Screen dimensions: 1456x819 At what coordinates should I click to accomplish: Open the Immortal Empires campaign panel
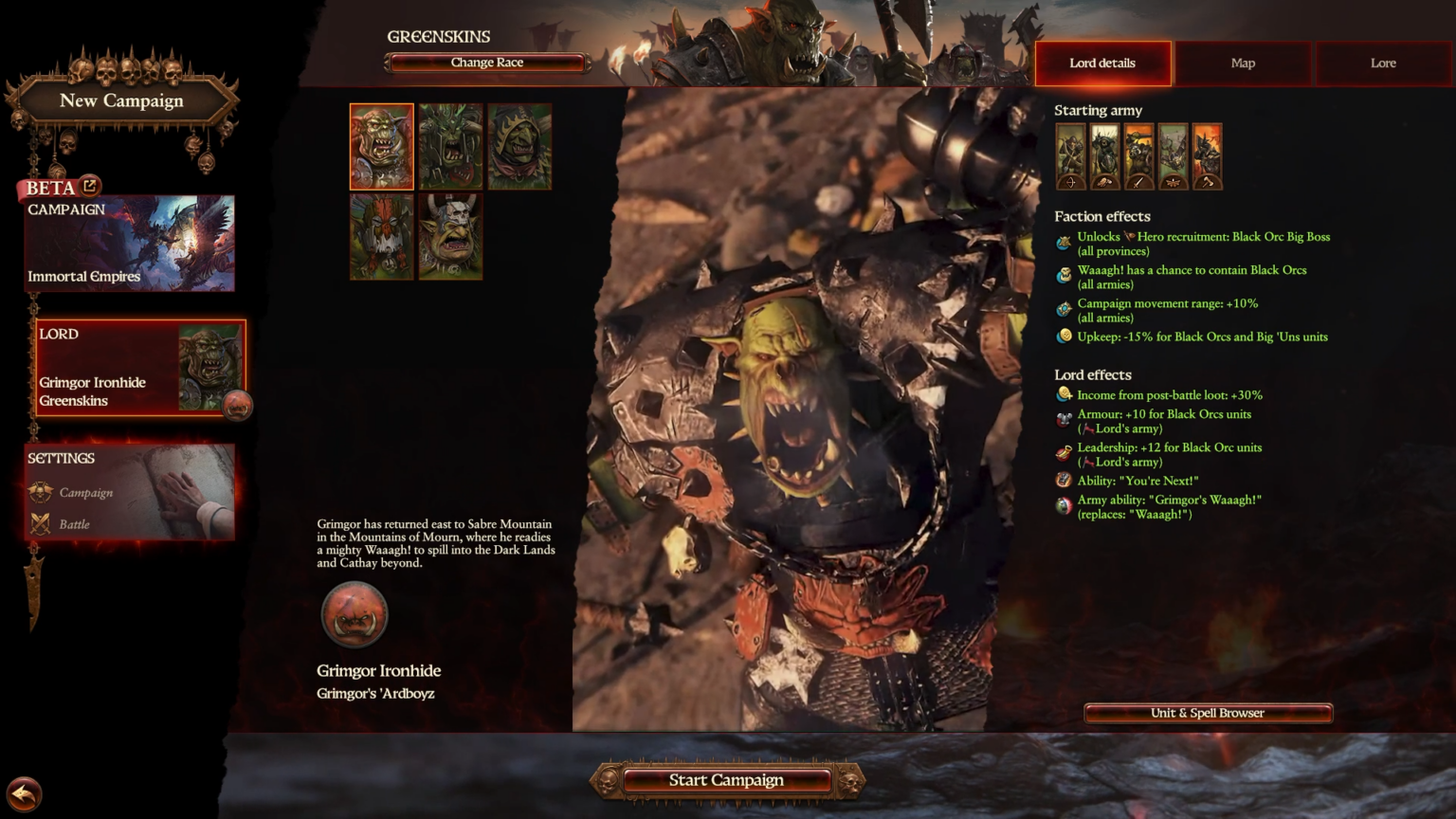pyautogui.click(x=130, y=243)
